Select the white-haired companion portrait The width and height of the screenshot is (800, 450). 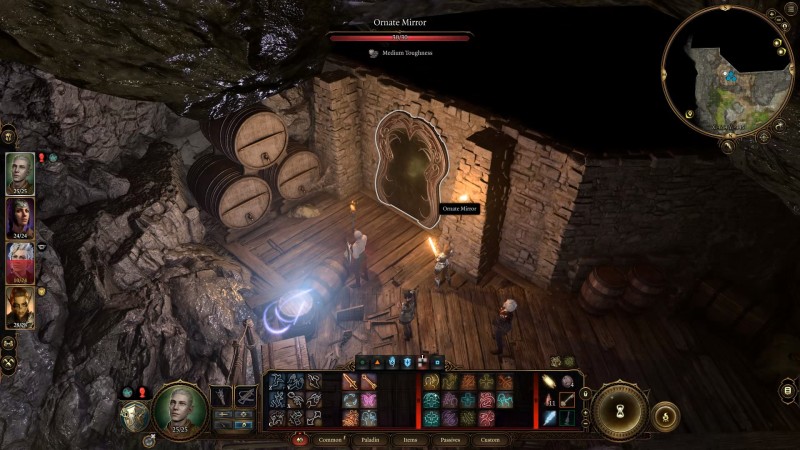pos(20,263)
